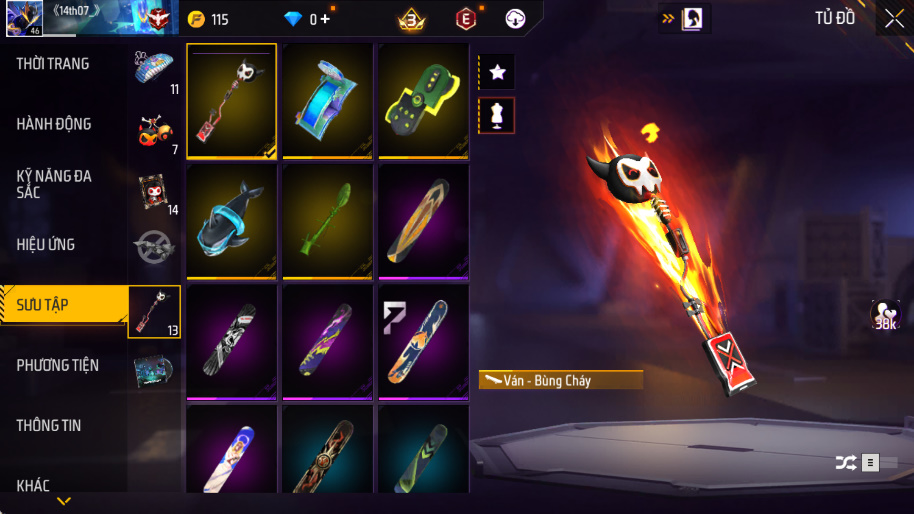Add diamonds with the plus button
The height and width of the screenshot is (514, 914).
tap(326, 19)
